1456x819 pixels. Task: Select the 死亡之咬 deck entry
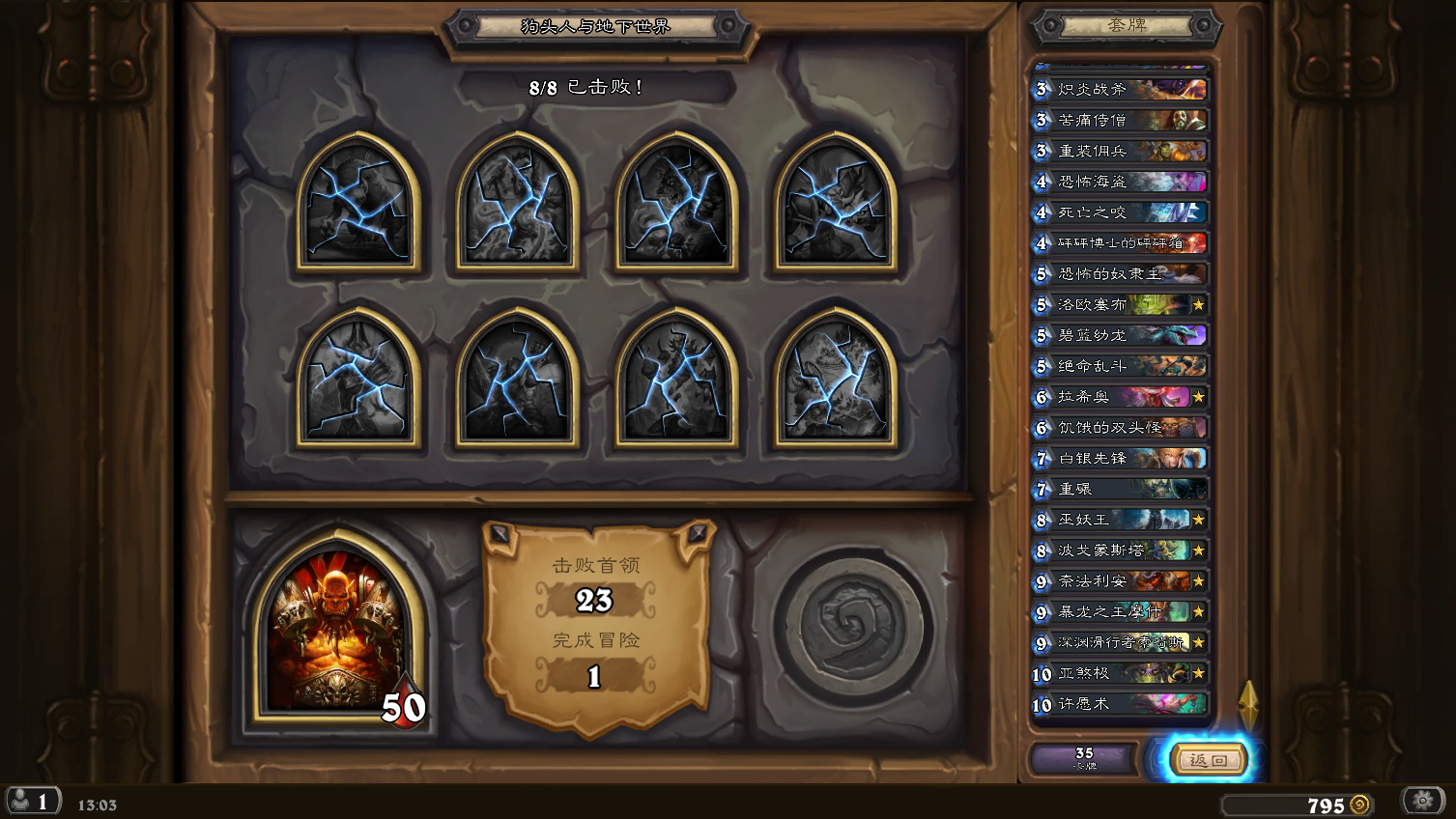pyautogui.click(x=1121, y=212)
